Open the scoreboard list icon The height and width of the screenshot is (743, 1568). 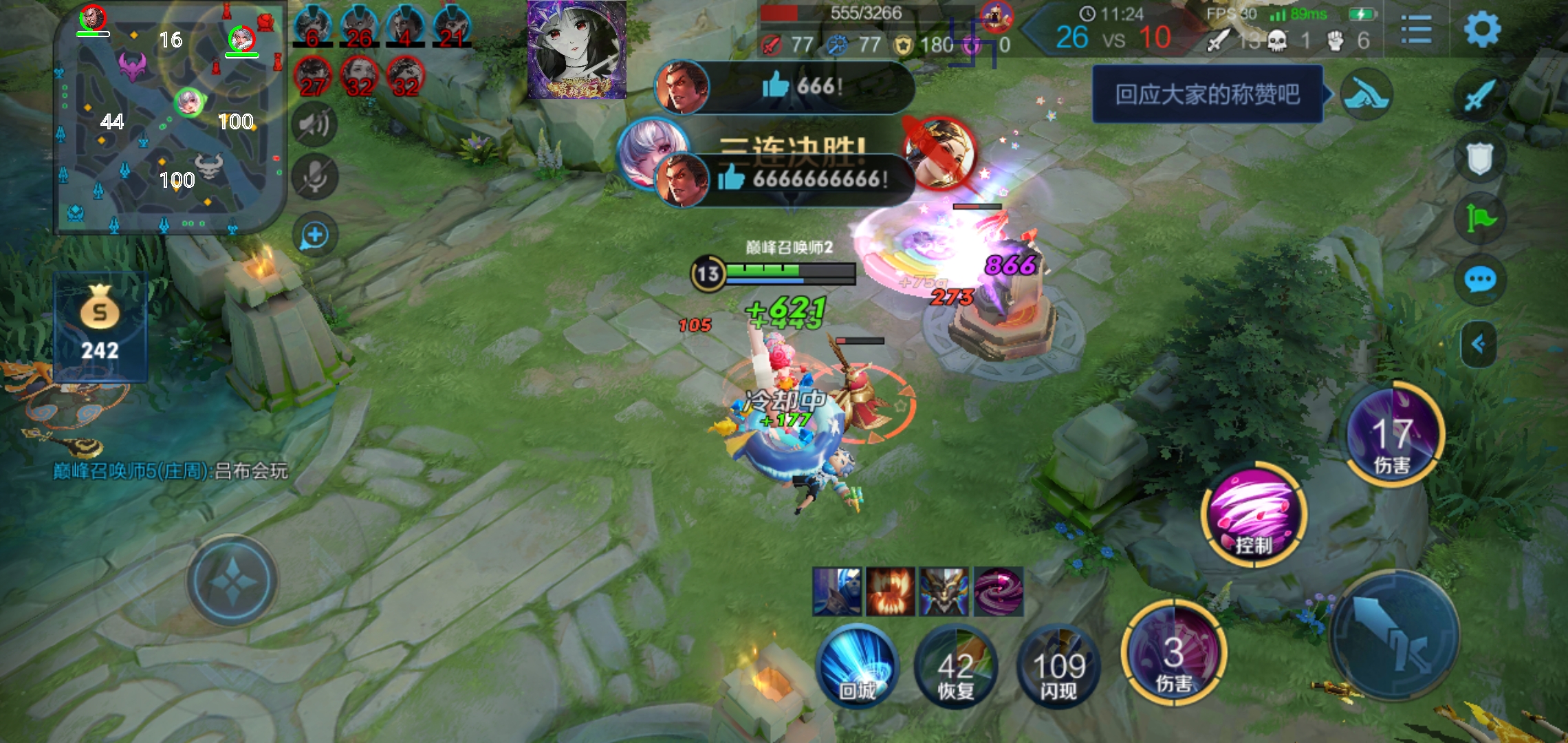1416,30
